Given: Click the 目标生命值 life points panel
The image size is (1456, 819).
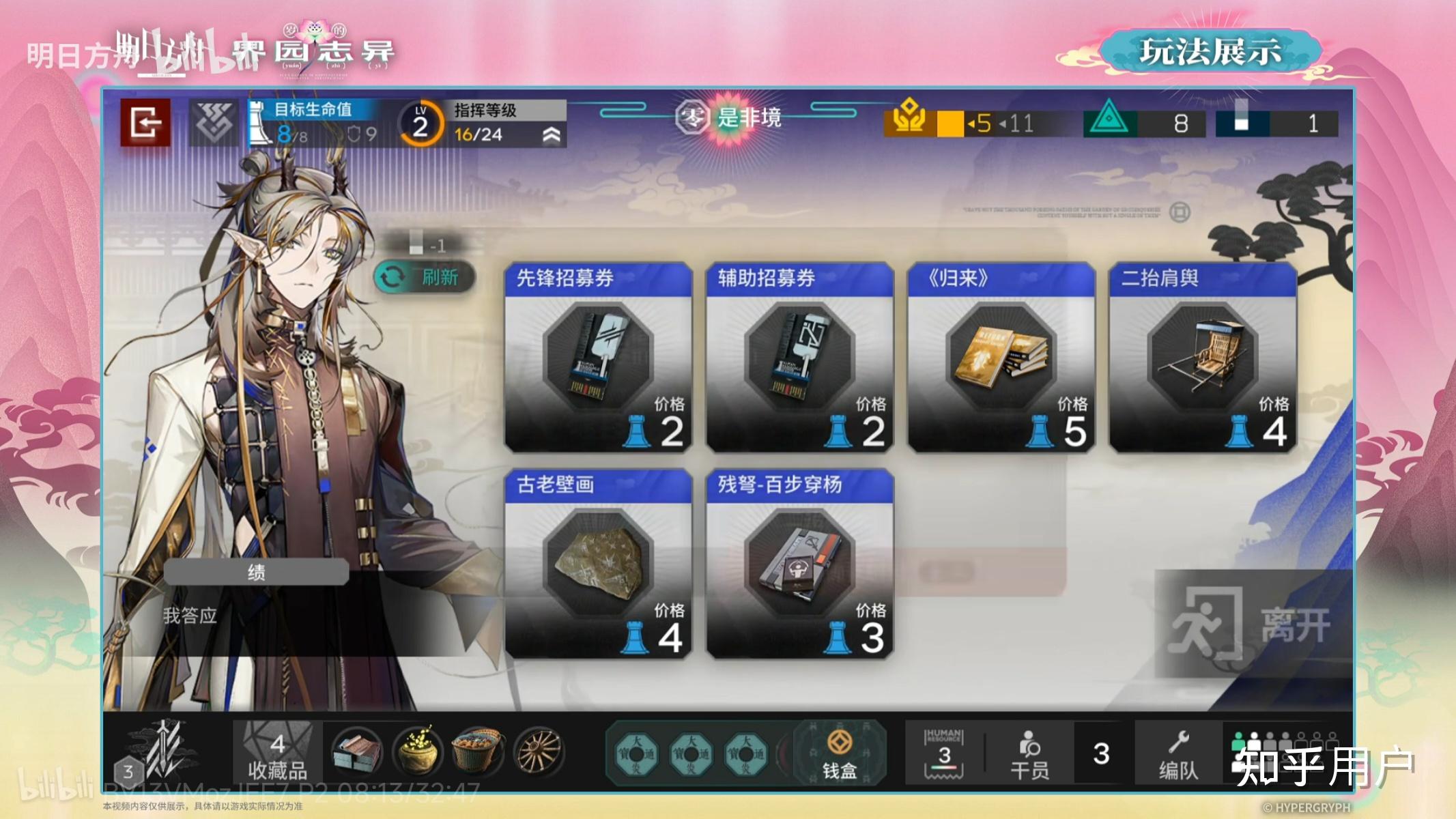Looking at the screenshot, I should [314, 123].
